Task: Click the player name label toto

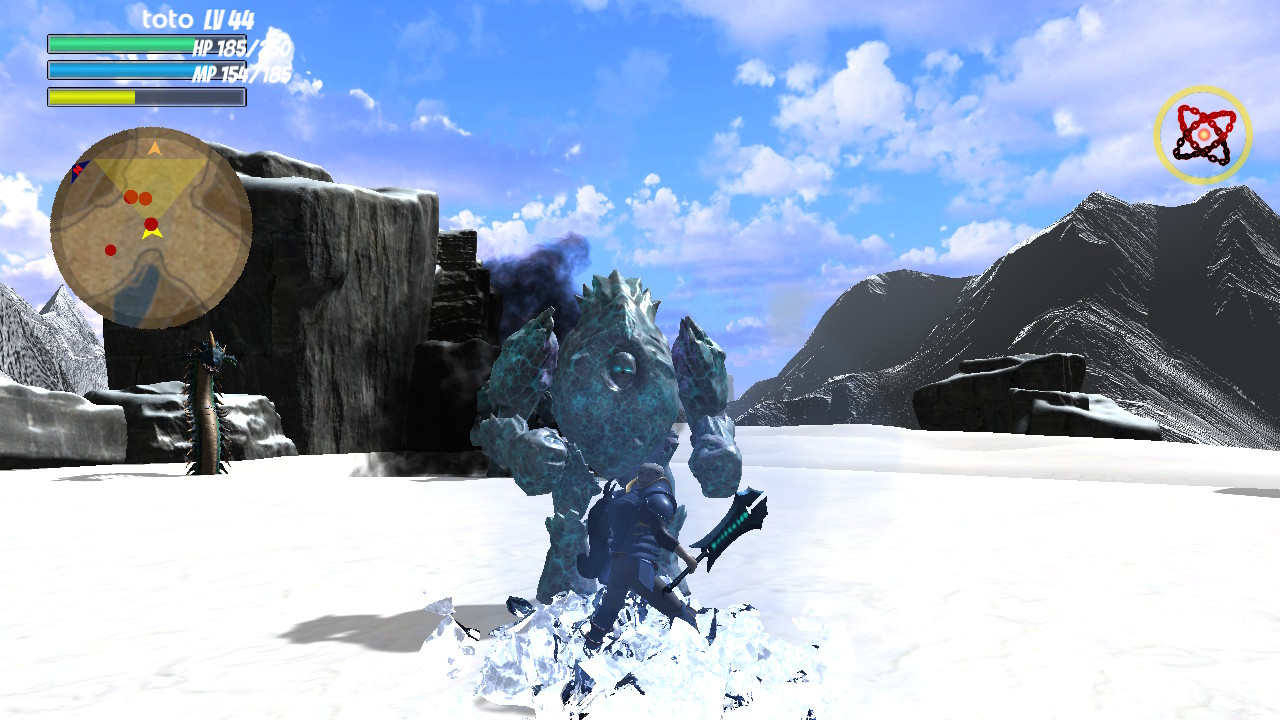Action: click(x=166, y=18)
